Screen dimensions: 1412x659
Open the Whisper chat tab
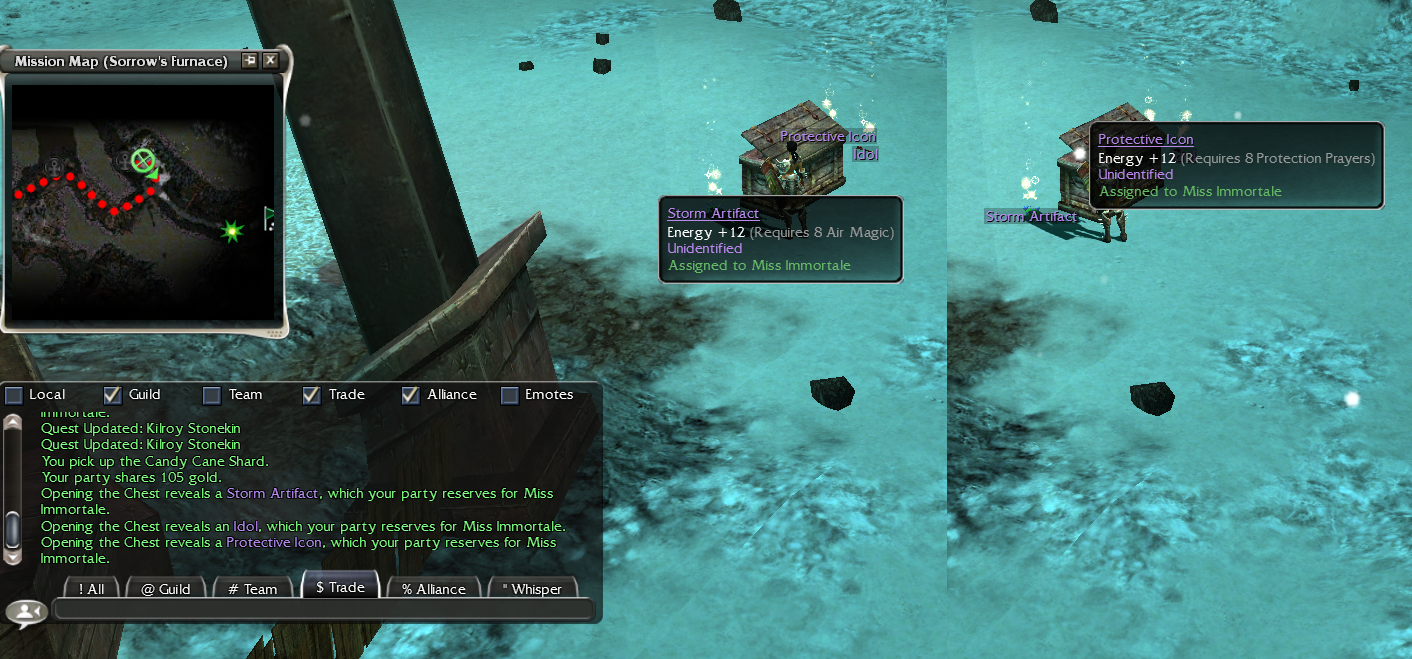coord(532,589)
